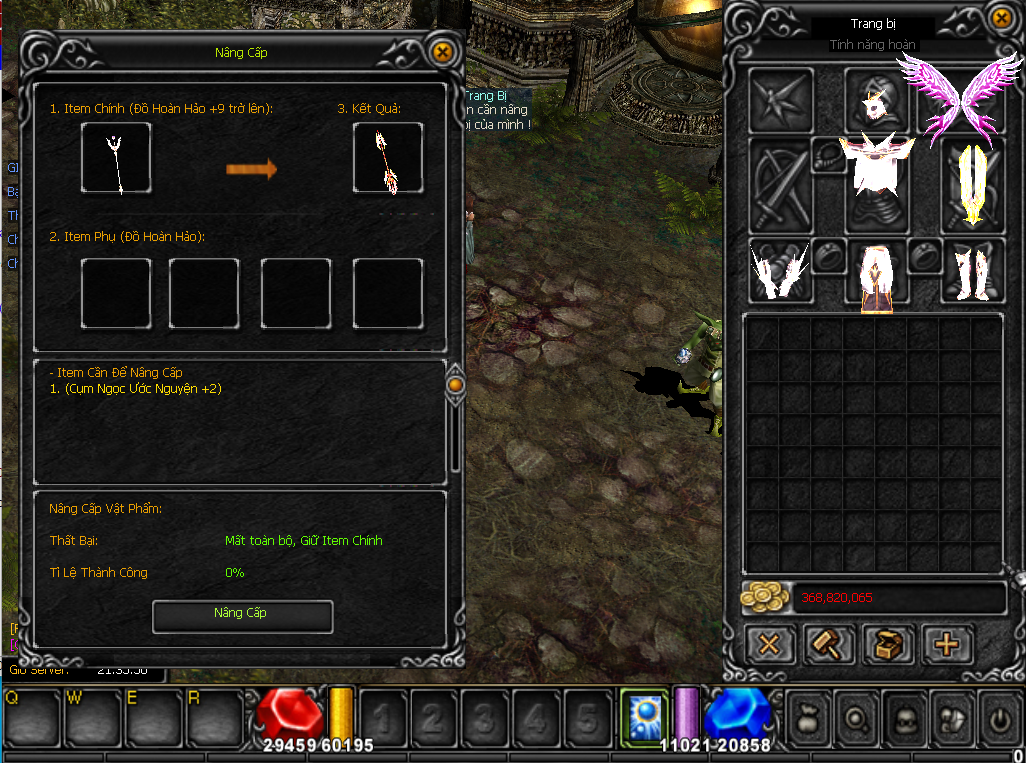Select the main item staff slot
Viewport: 1026px width, 763px height.
click(117, 158)
